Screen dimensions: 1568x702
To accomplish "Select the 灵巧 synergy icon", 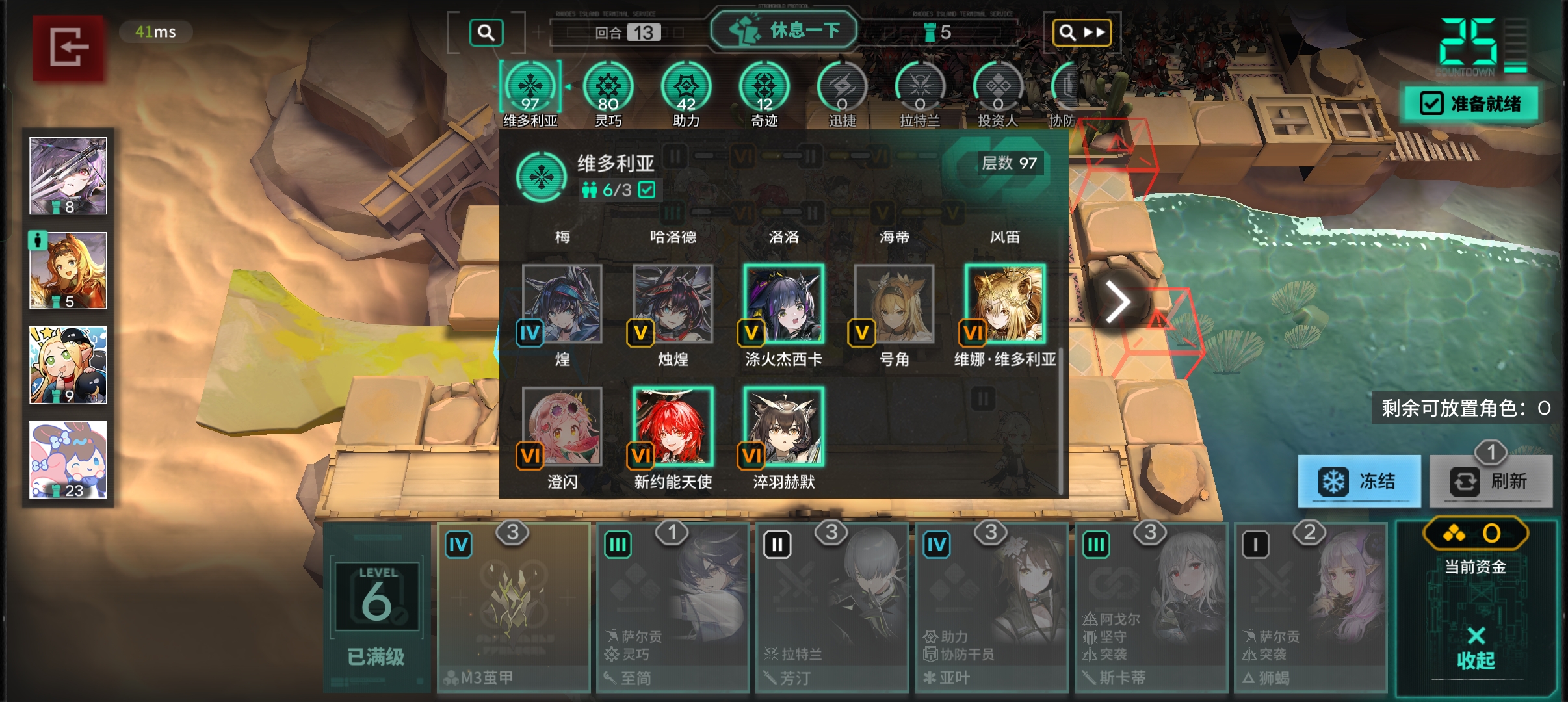I will pyautogui.click(x=608, y=87).
